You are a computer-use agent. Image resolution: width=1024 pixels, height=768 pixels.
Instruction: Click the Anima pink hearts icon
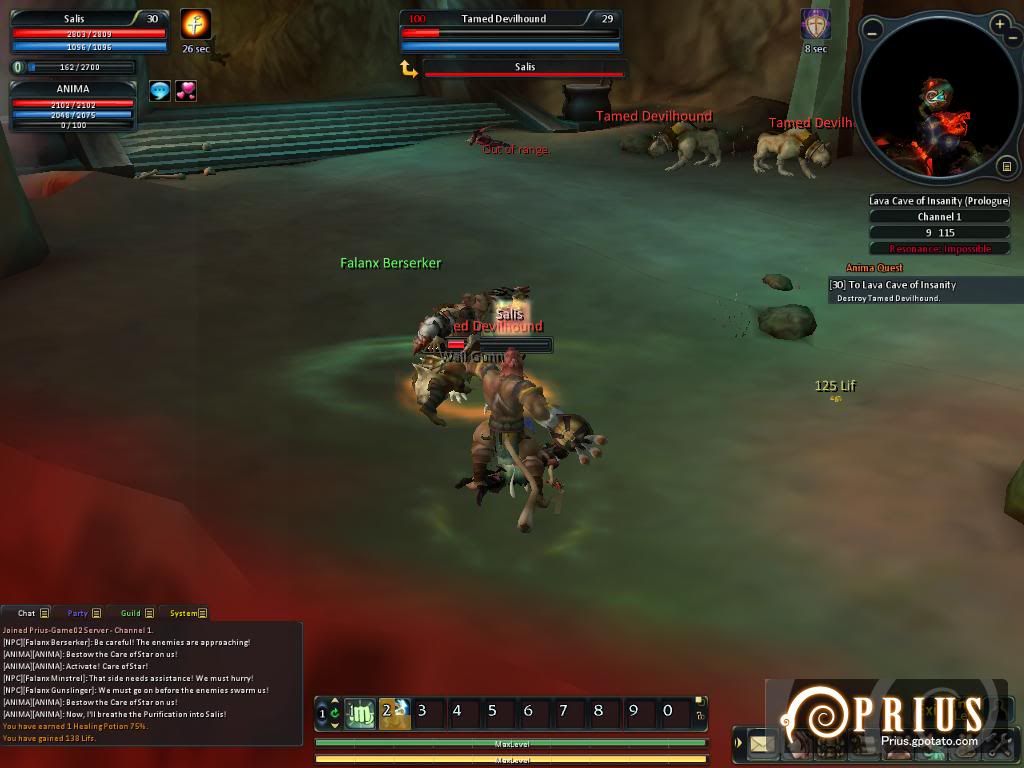tap(186, 91)
